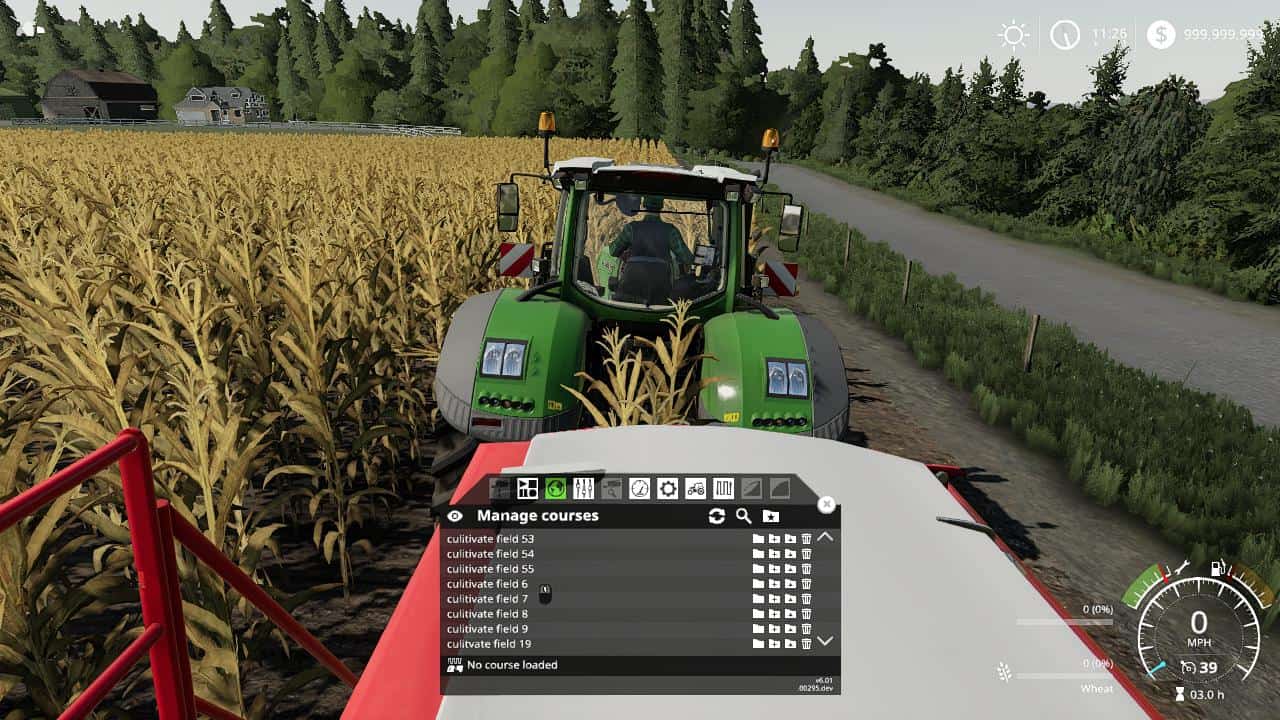Show the tractor icon tab
Screen dimensions: 1280x720
[695, 488]
